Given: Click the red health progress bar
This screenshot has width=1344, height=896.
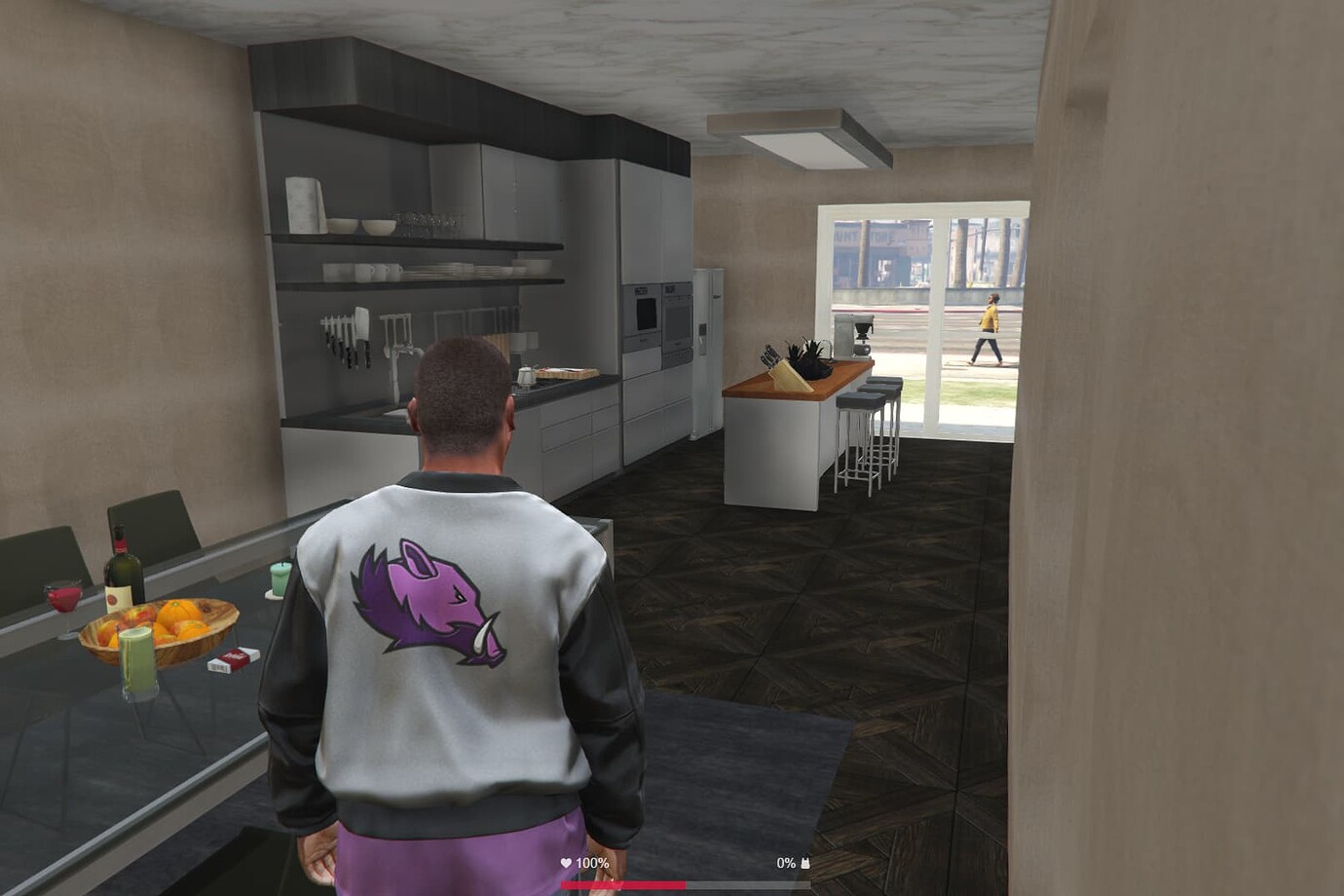Looking at the screenshot, I should coord(623,884).
